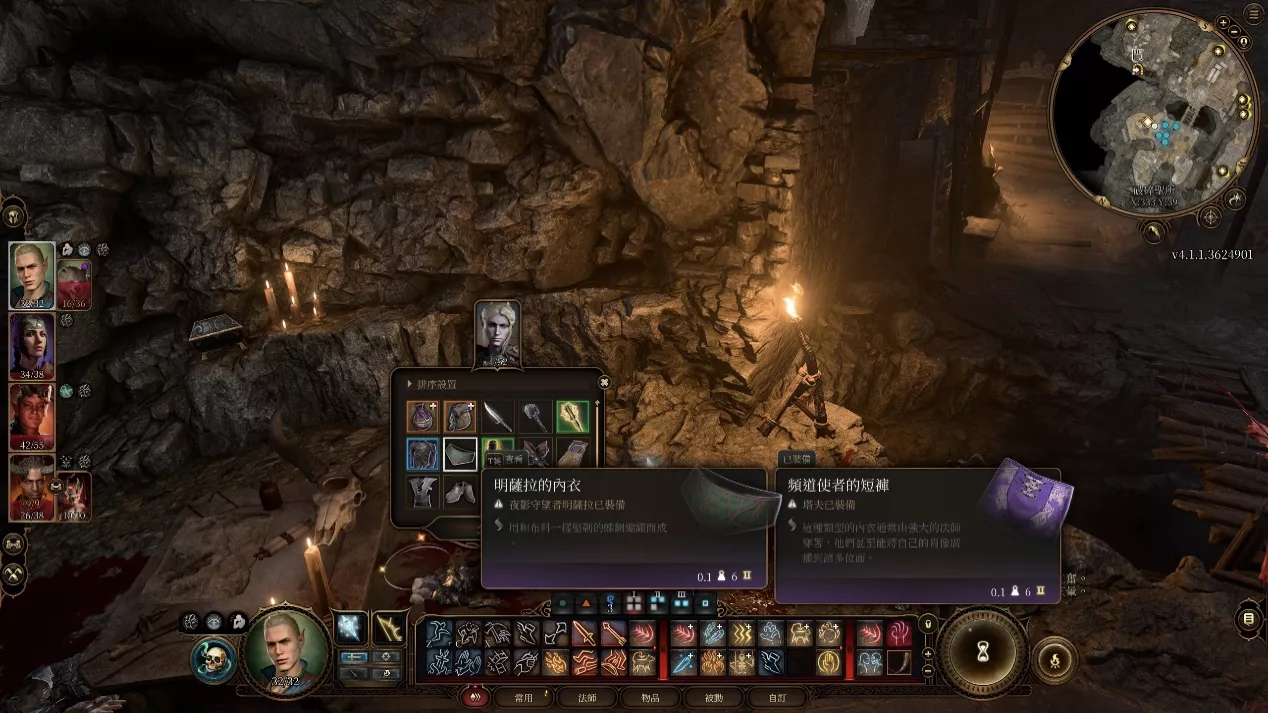Switch to the 常用 common tab
1268x713 pixels.
click(x=523, y=697)
